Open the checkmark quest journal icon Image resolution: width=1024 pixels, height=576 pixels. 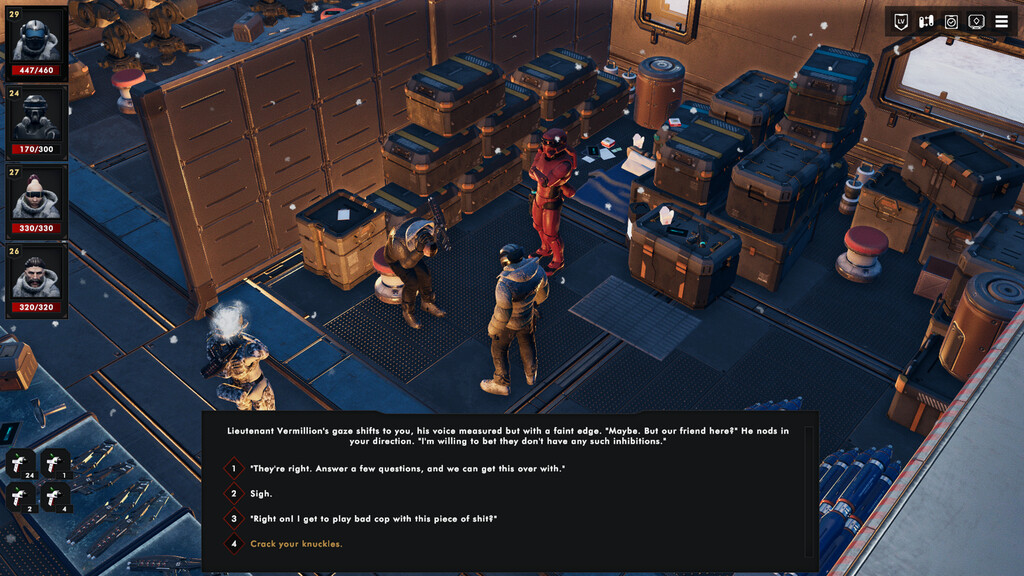[x=951, y=21]
